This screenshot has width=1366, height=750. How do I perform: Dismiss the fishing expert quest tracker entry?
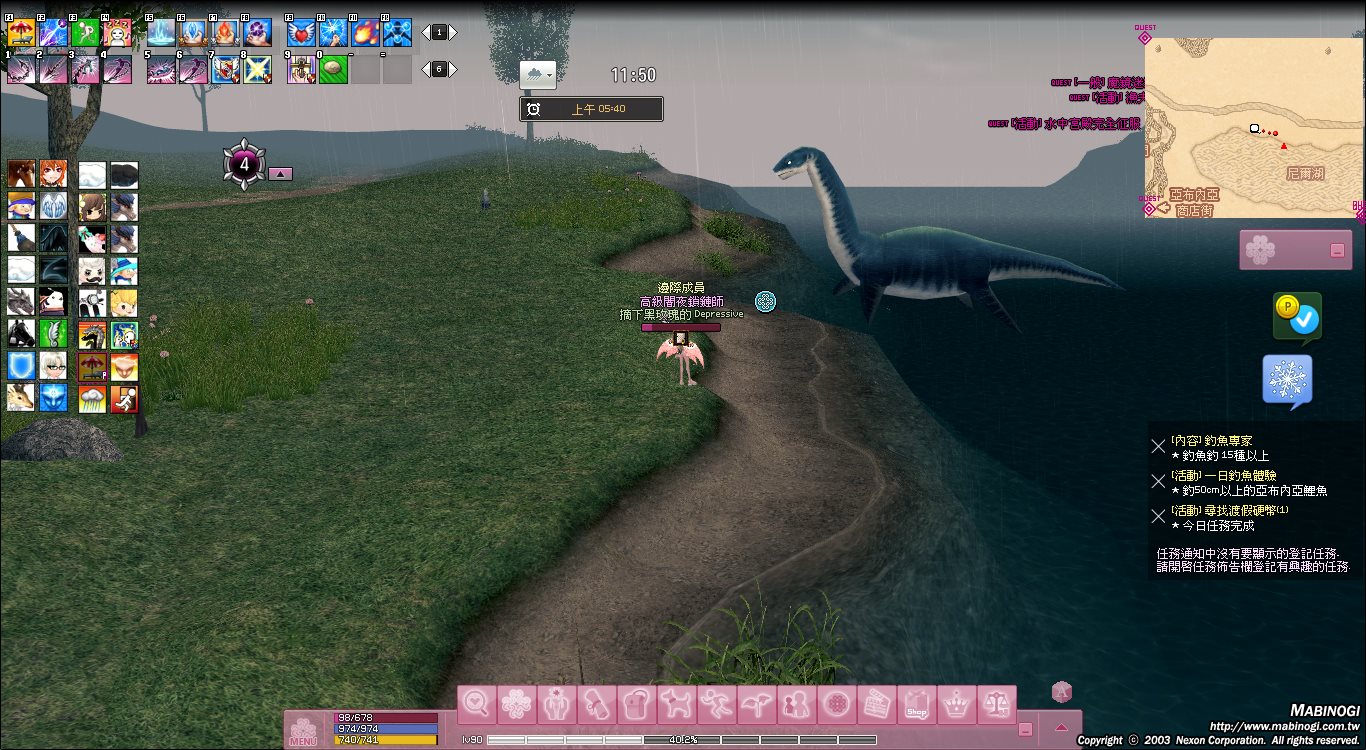click(x=1158, y=446)
